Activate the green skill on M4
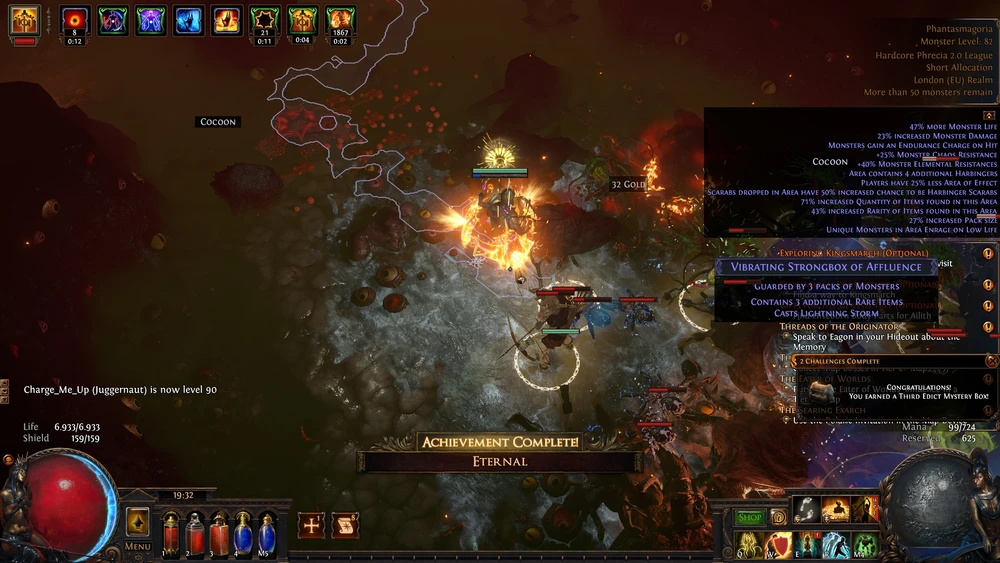The height and width of the screenshot is (563, 1000). click(x=864, y=545)
